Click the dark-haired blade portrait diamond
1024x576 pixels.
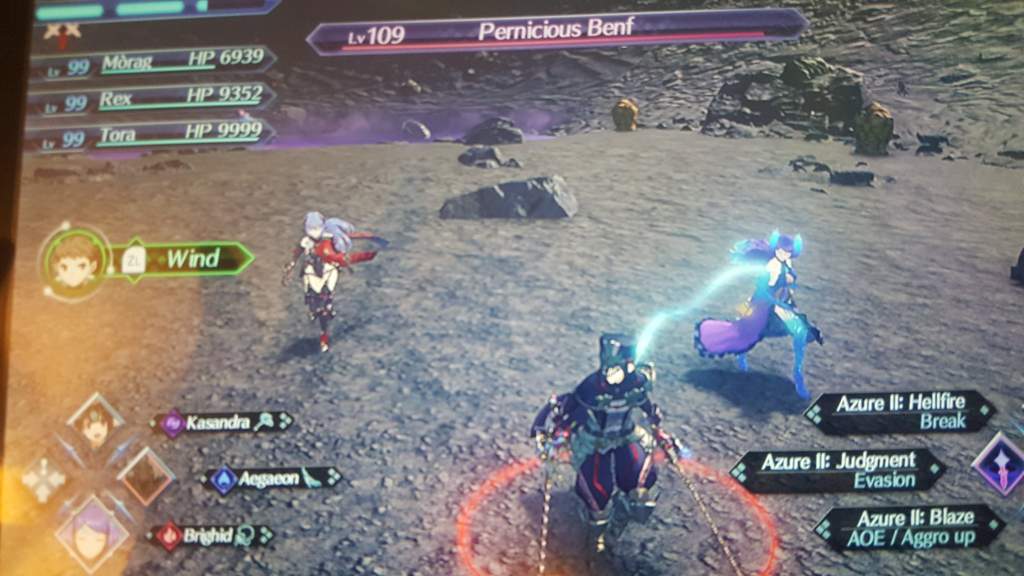(x=96, y=424)
